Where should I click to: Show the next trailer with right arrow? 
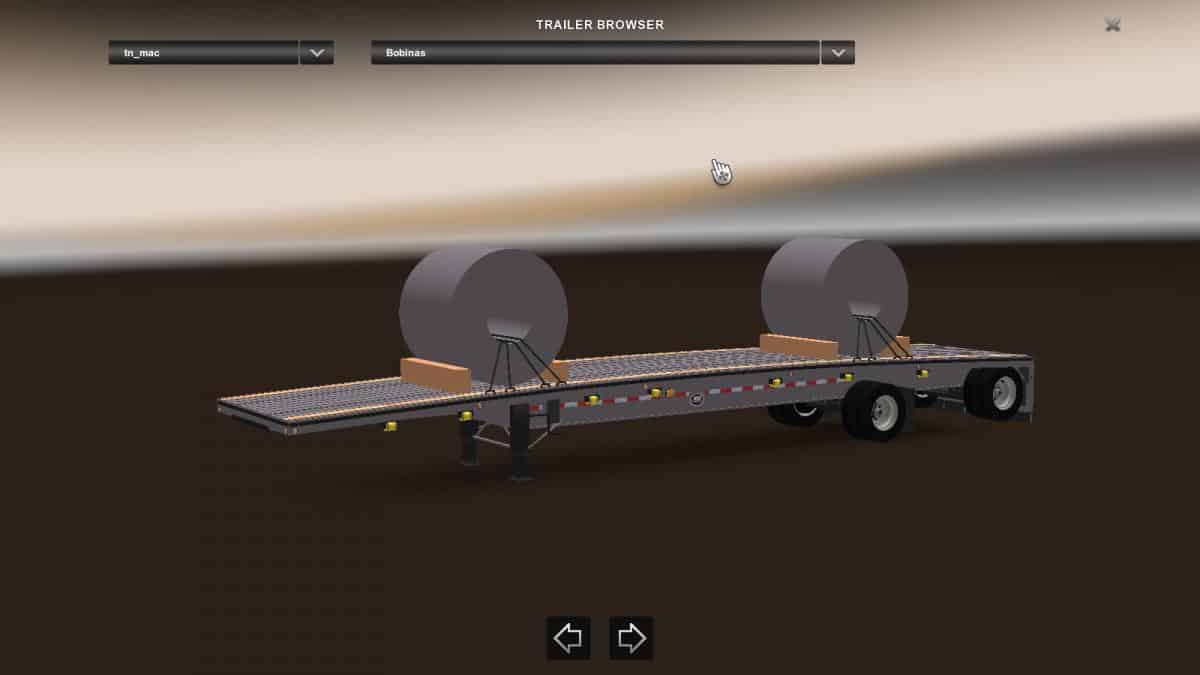pos(631,638)
